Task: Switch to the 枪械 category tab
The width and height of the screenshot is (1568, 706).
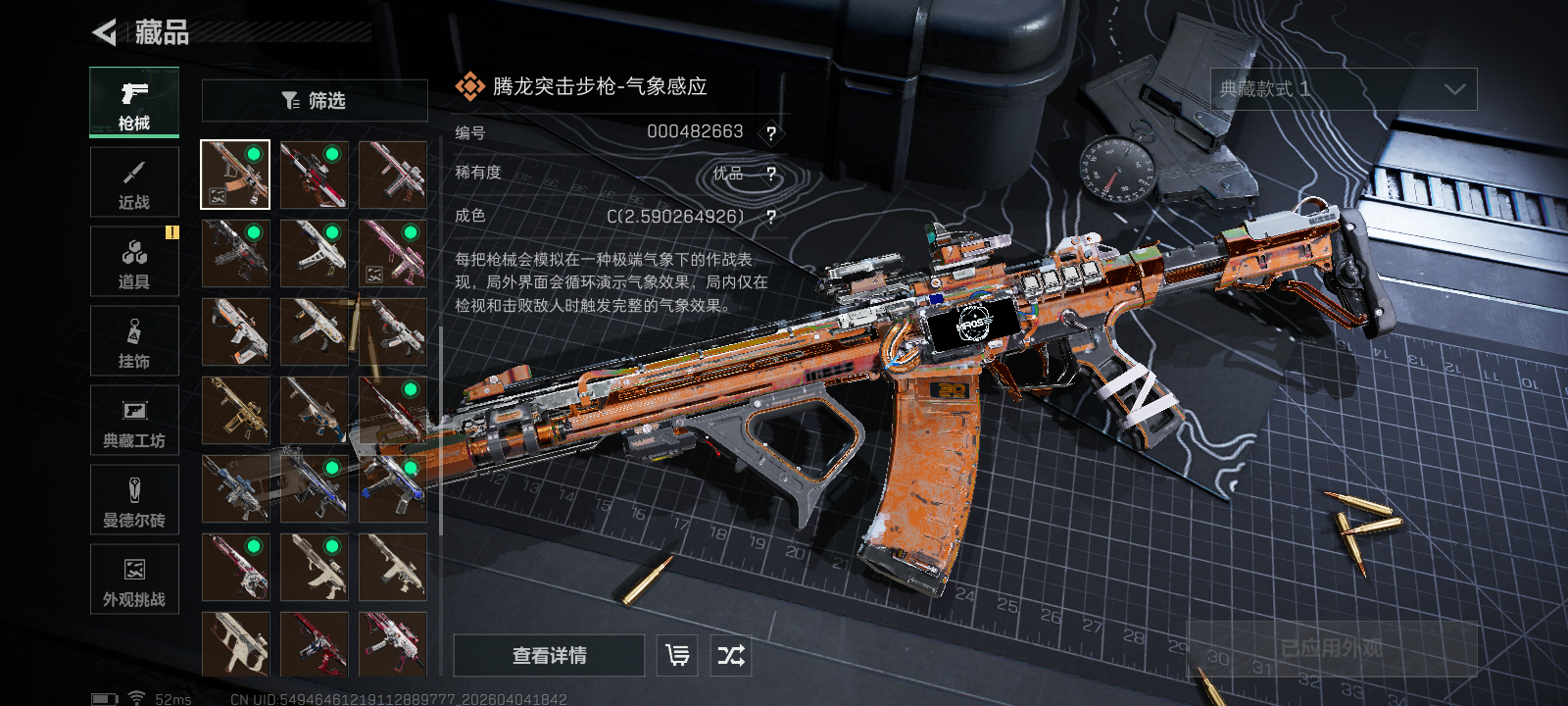Action: (134, 102)
